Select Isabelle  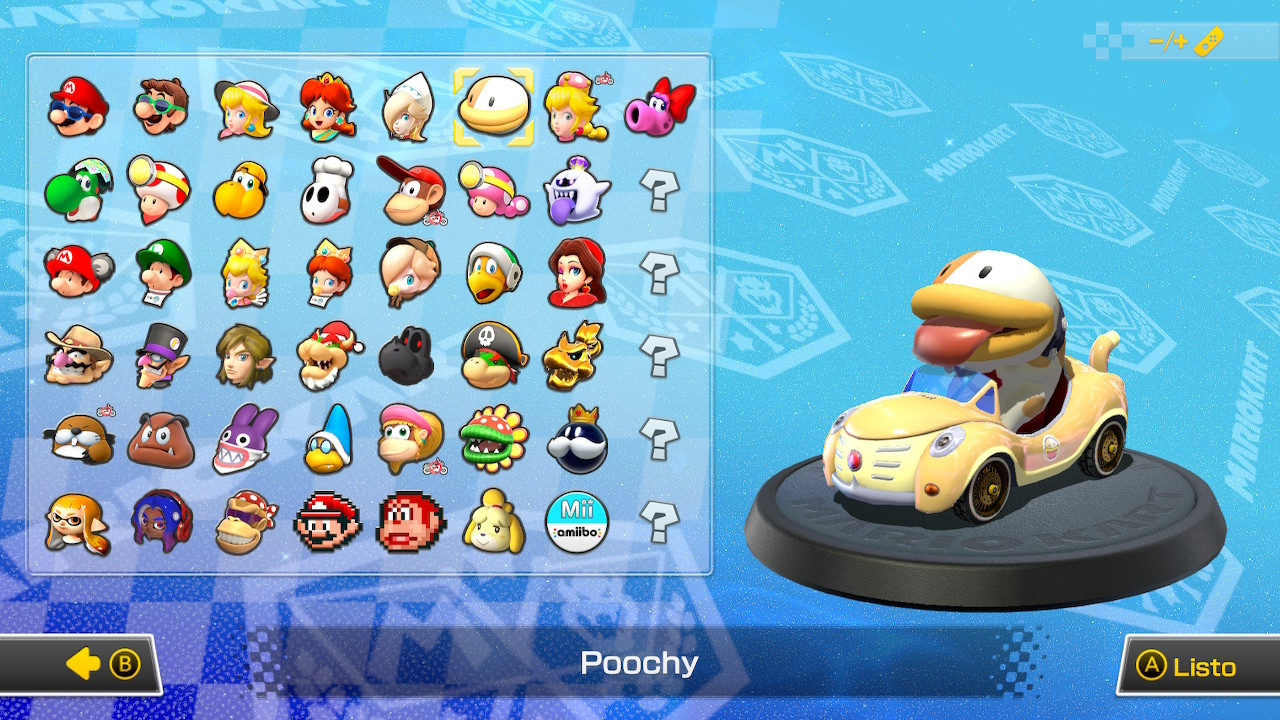coord(494,520)
